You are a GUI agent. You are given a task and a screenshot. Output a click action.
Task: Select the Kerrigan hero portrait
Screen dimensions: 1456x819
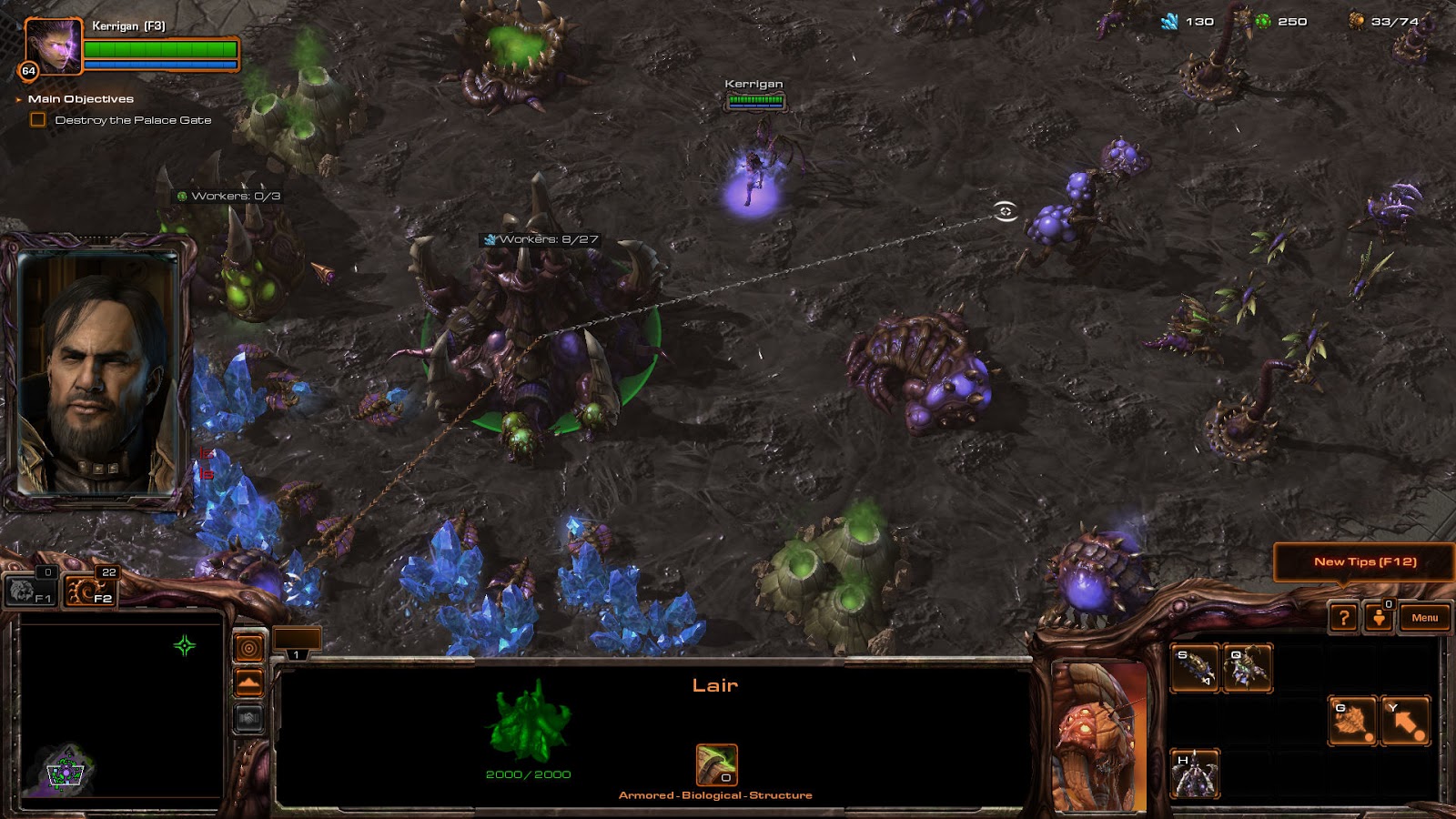pos(53,45)
